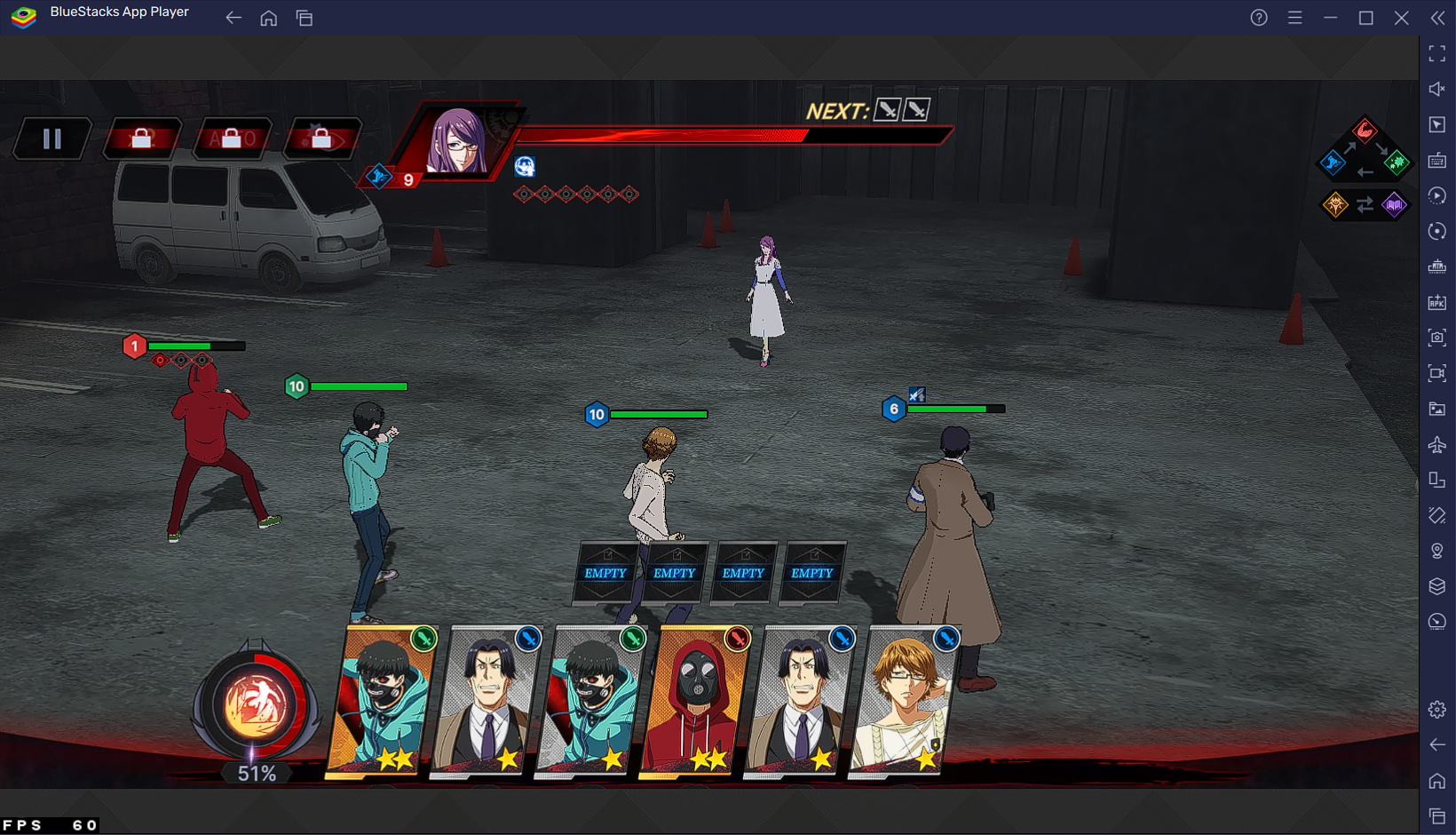This screenshot has height=835, width=1456.
Task: Open the BlueStacks settings gear
Action: point(1436,709)
